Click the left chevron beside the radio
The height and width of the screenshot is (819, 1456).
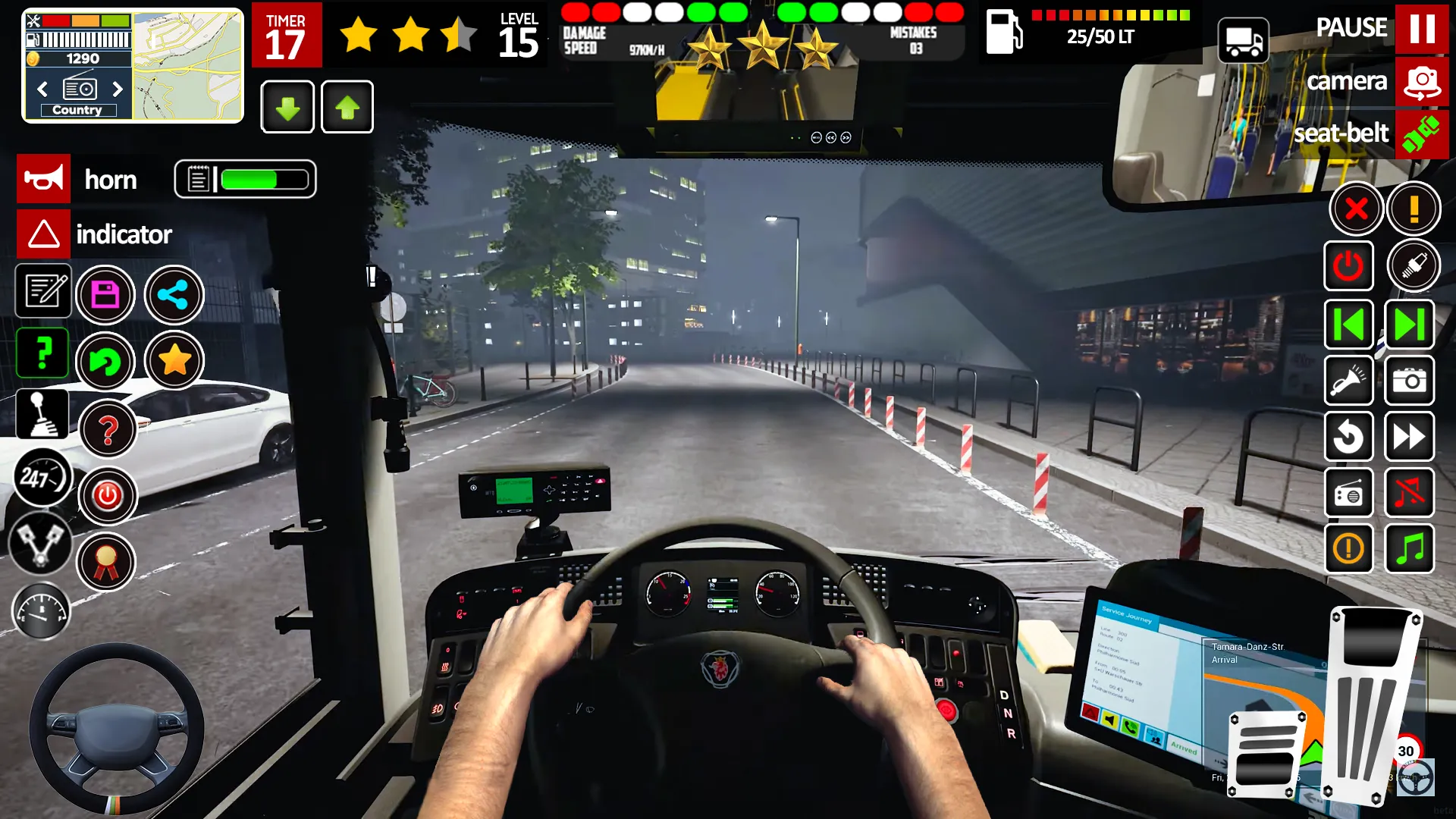click(x=42, y=89)
